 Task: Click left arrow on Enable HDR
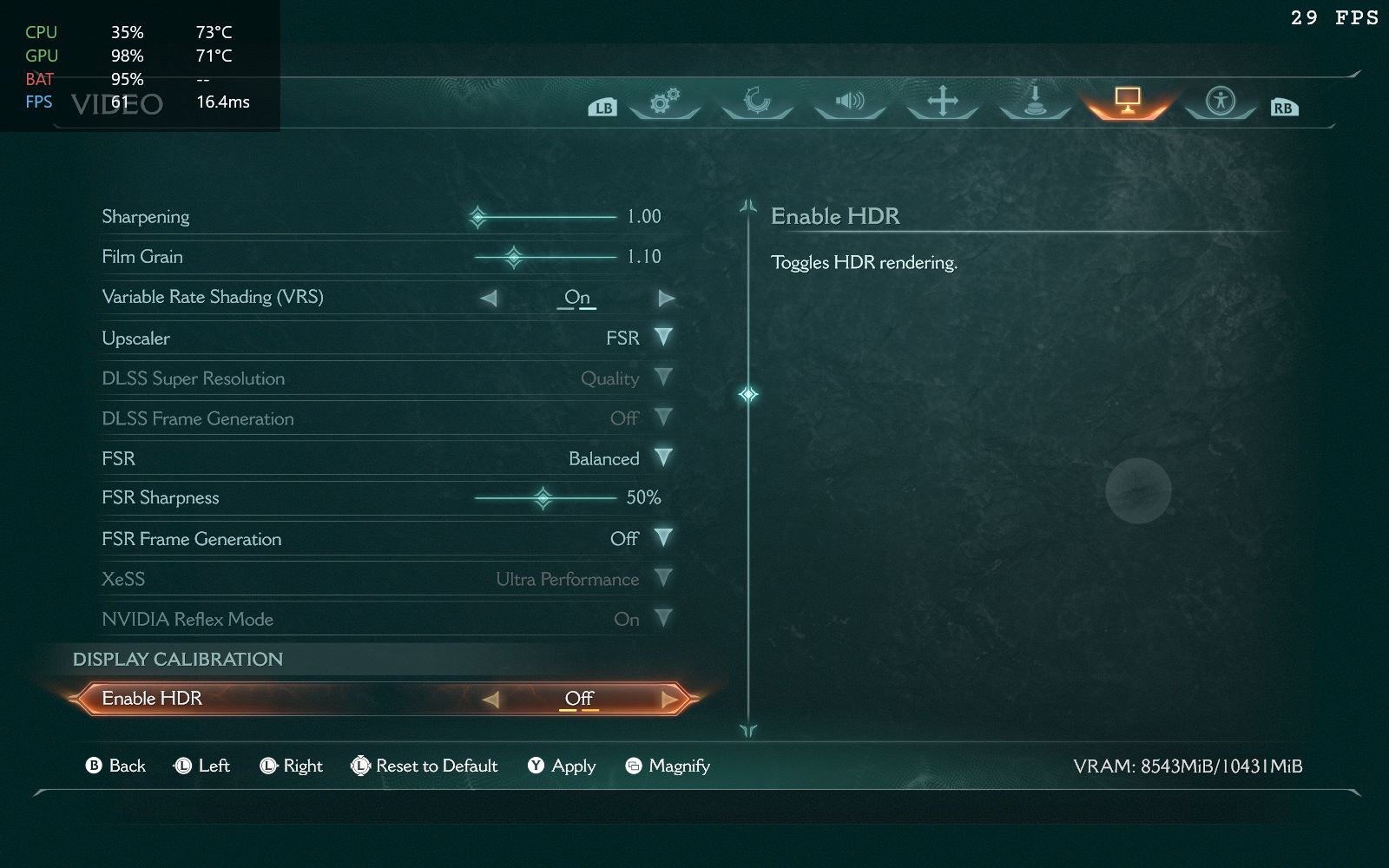pyautogui.click(x=490, y=699)
